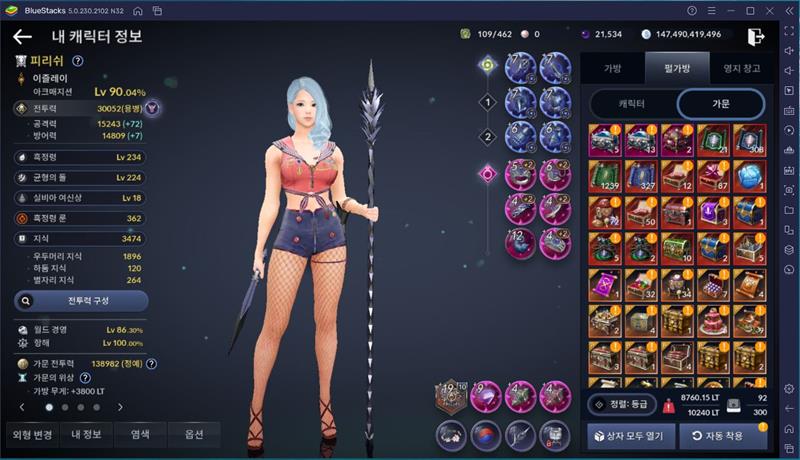Click the exit door icon

point(756,35)
